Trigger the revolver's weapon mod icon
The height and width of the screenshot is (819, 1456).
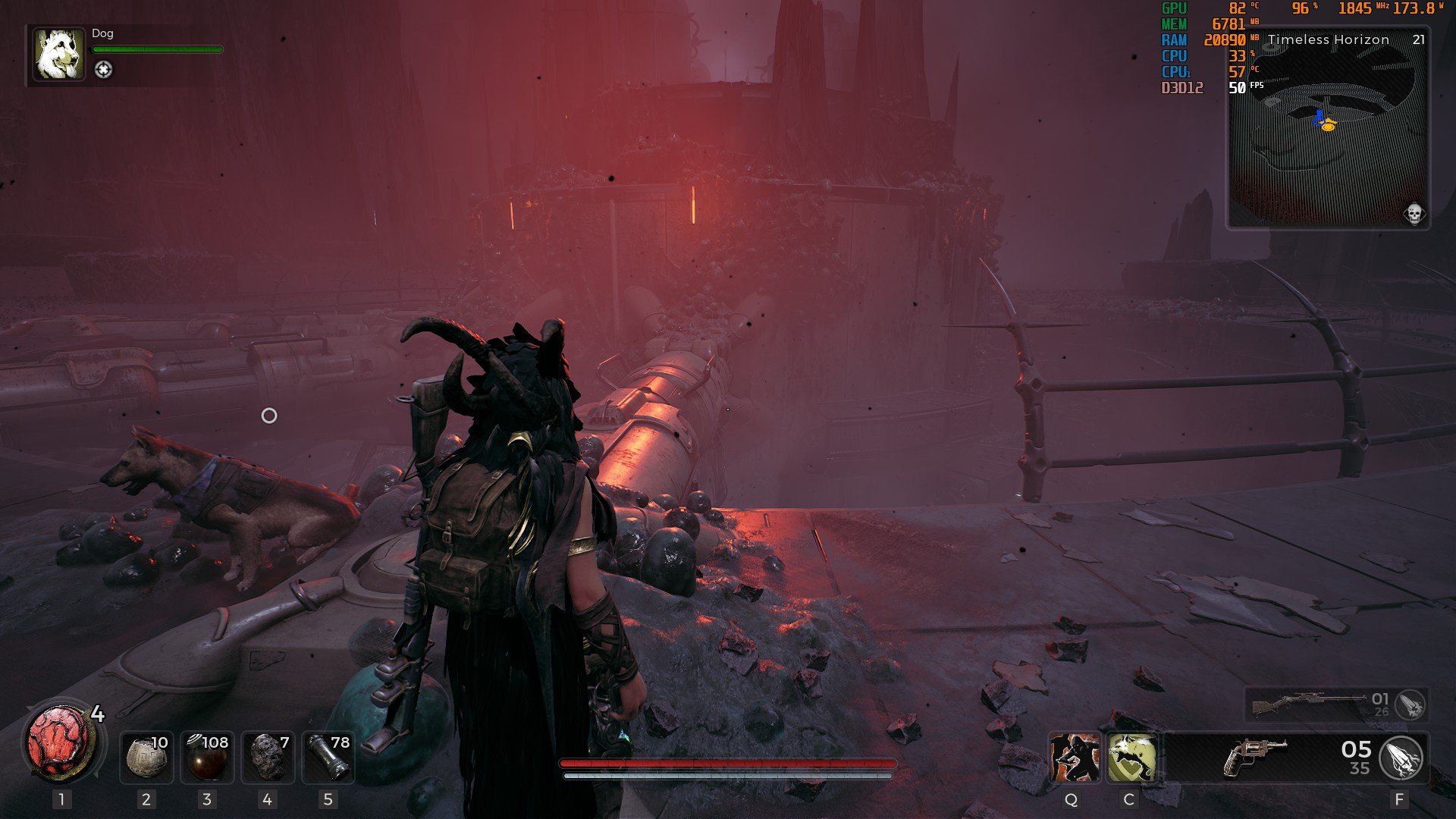1401,758
